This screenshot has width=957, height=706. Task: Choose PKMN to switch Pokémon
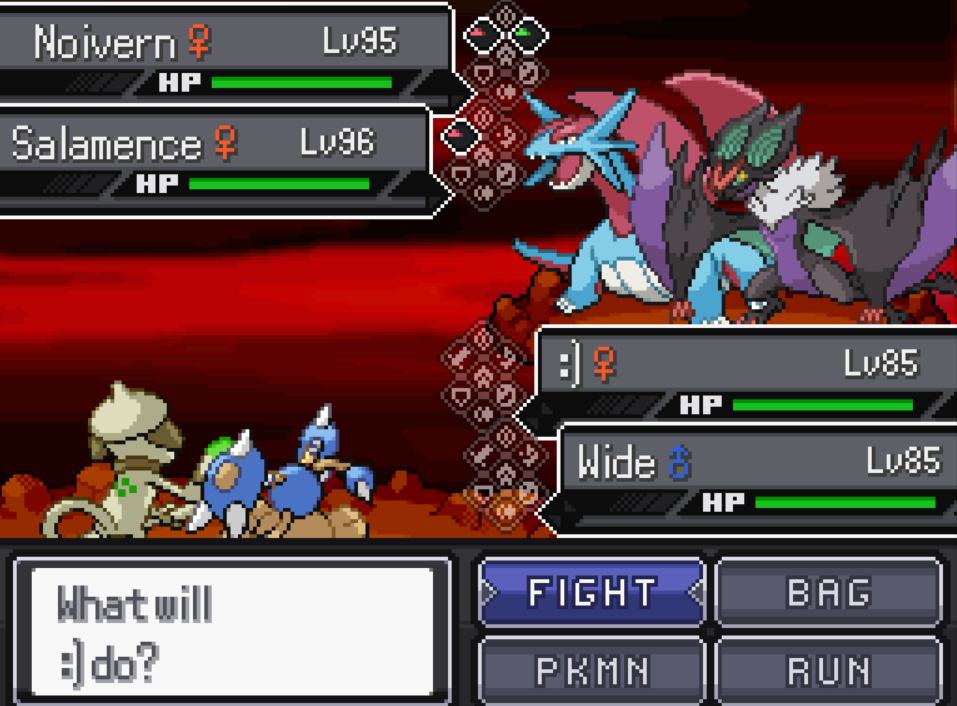click(x=592, y=671)
